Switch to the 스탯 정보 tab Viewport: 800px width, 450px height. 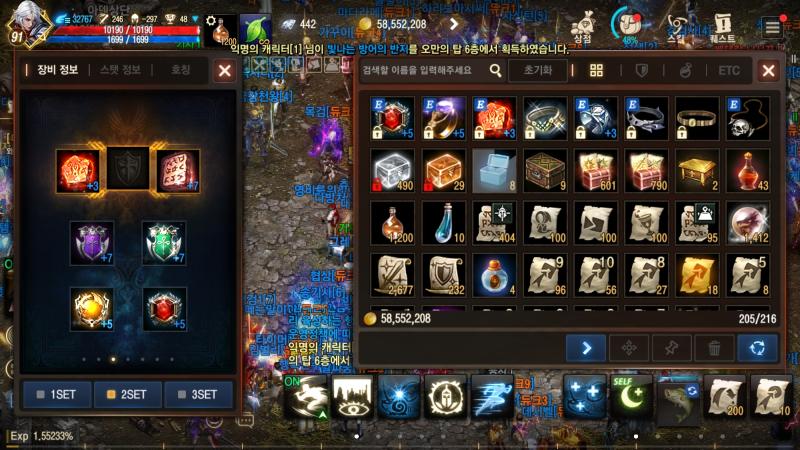[120, 70]
